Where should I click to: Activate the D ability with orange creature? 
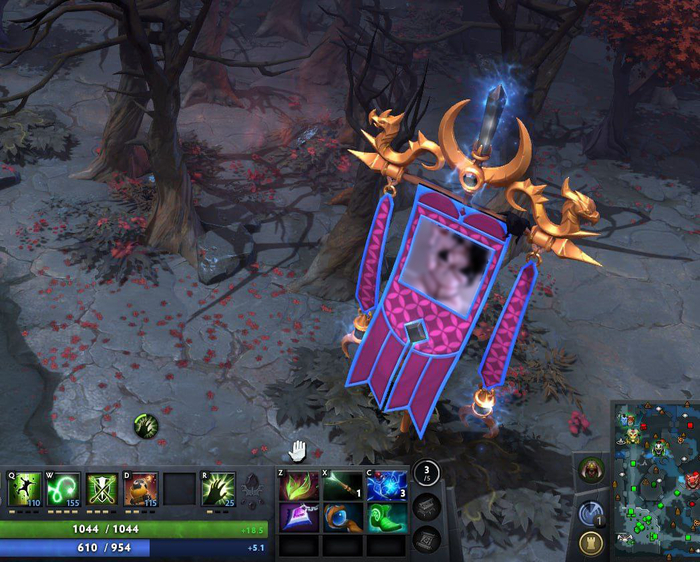[x=140, y=489]
